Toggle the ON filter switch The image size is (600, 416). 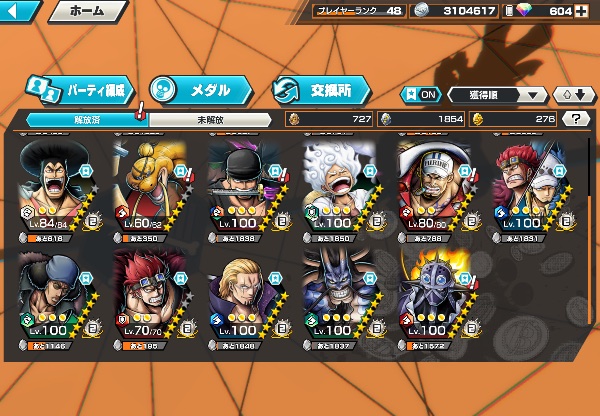(x=421, y=95)
